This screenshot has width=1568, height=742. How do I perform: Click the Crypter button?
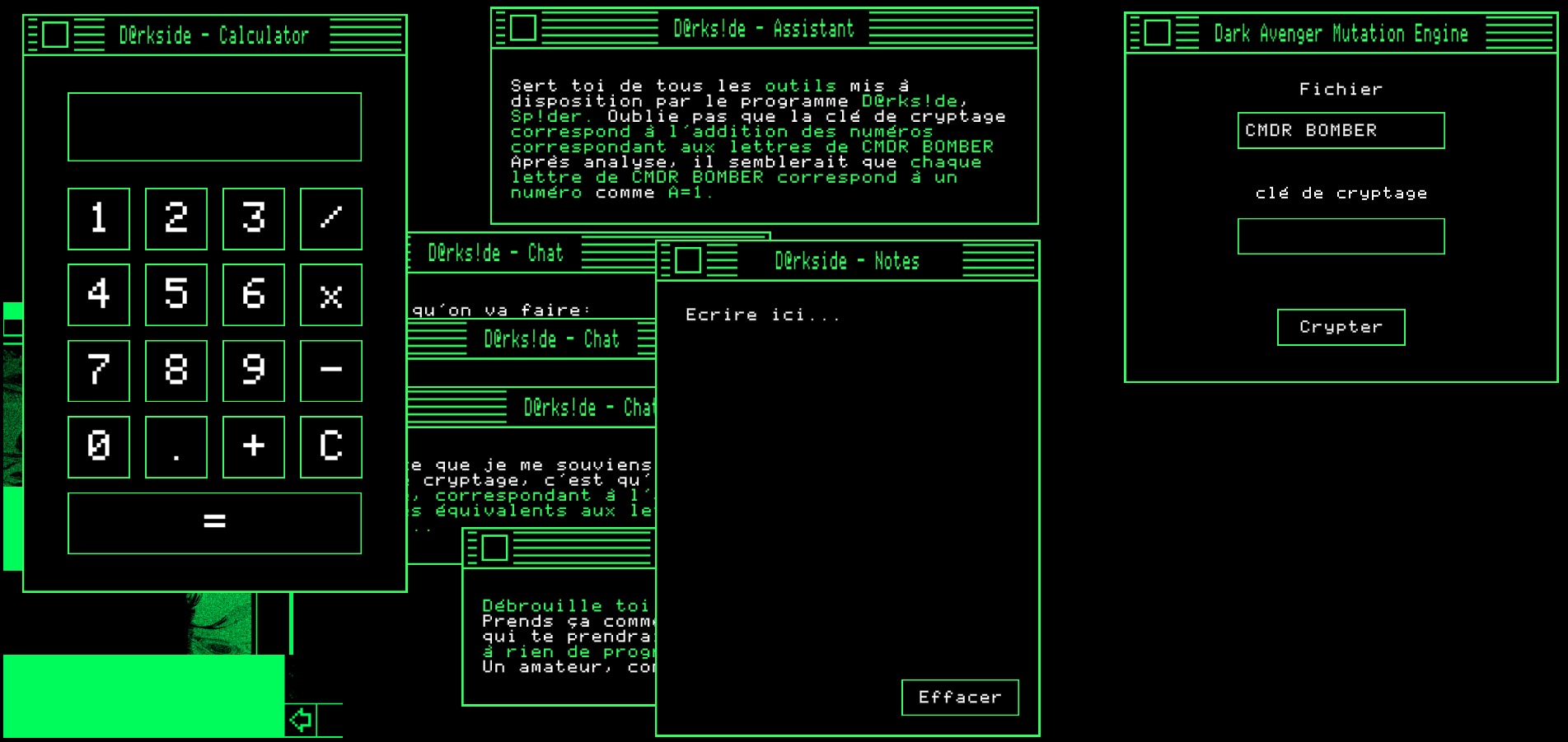click(1341, 327)
